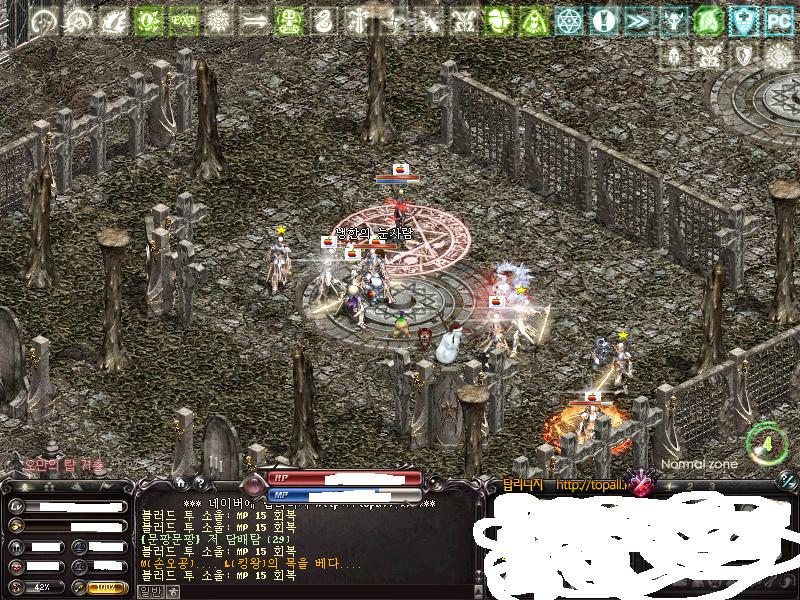
Task: Select the exclamation mark buff icon
Action: pyautogui.click(x=603, y=19)
